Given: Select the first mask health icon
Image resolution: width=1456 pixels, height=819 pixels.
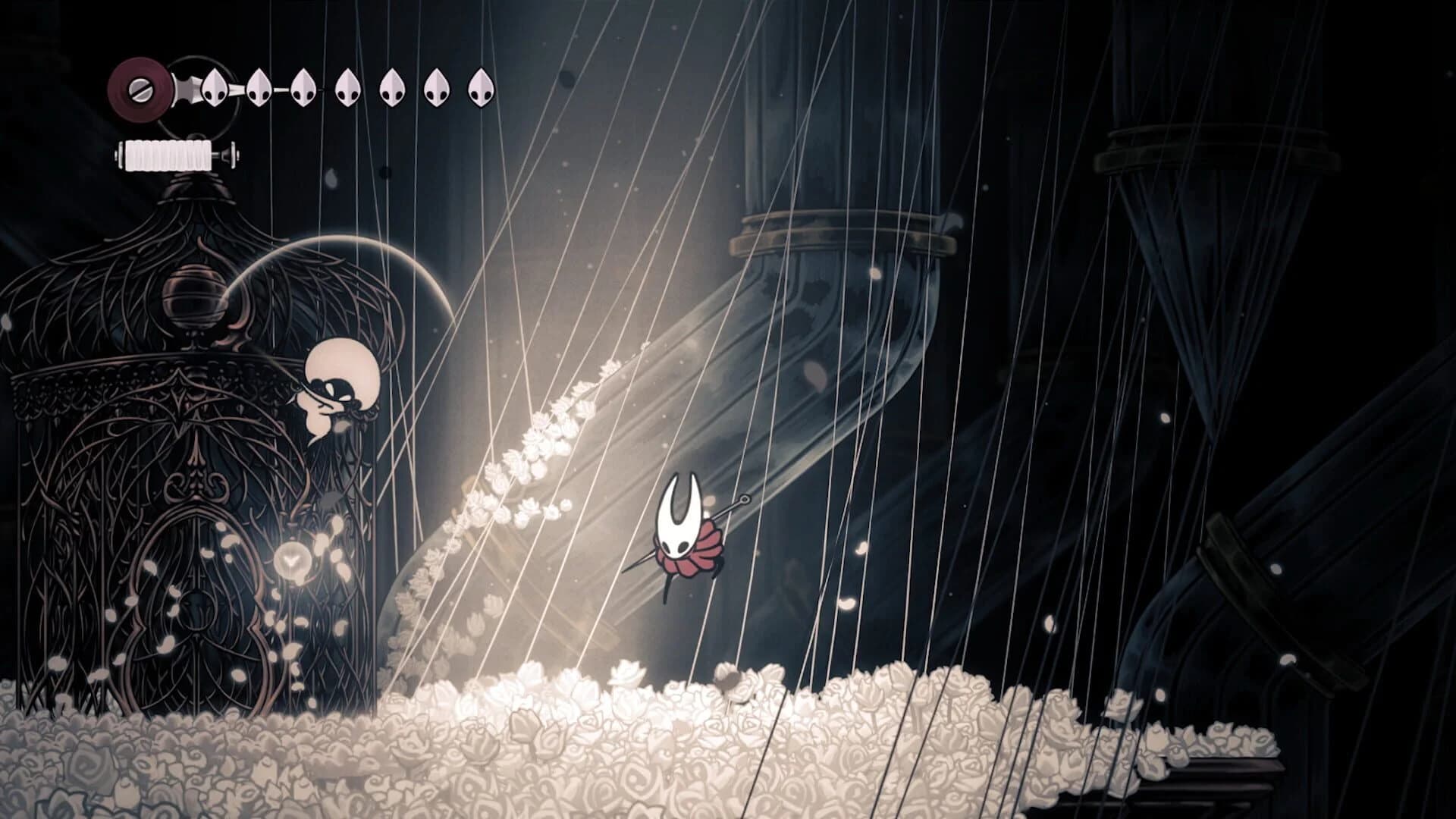Looking at the screenshot, I should [x=215, y=89].
